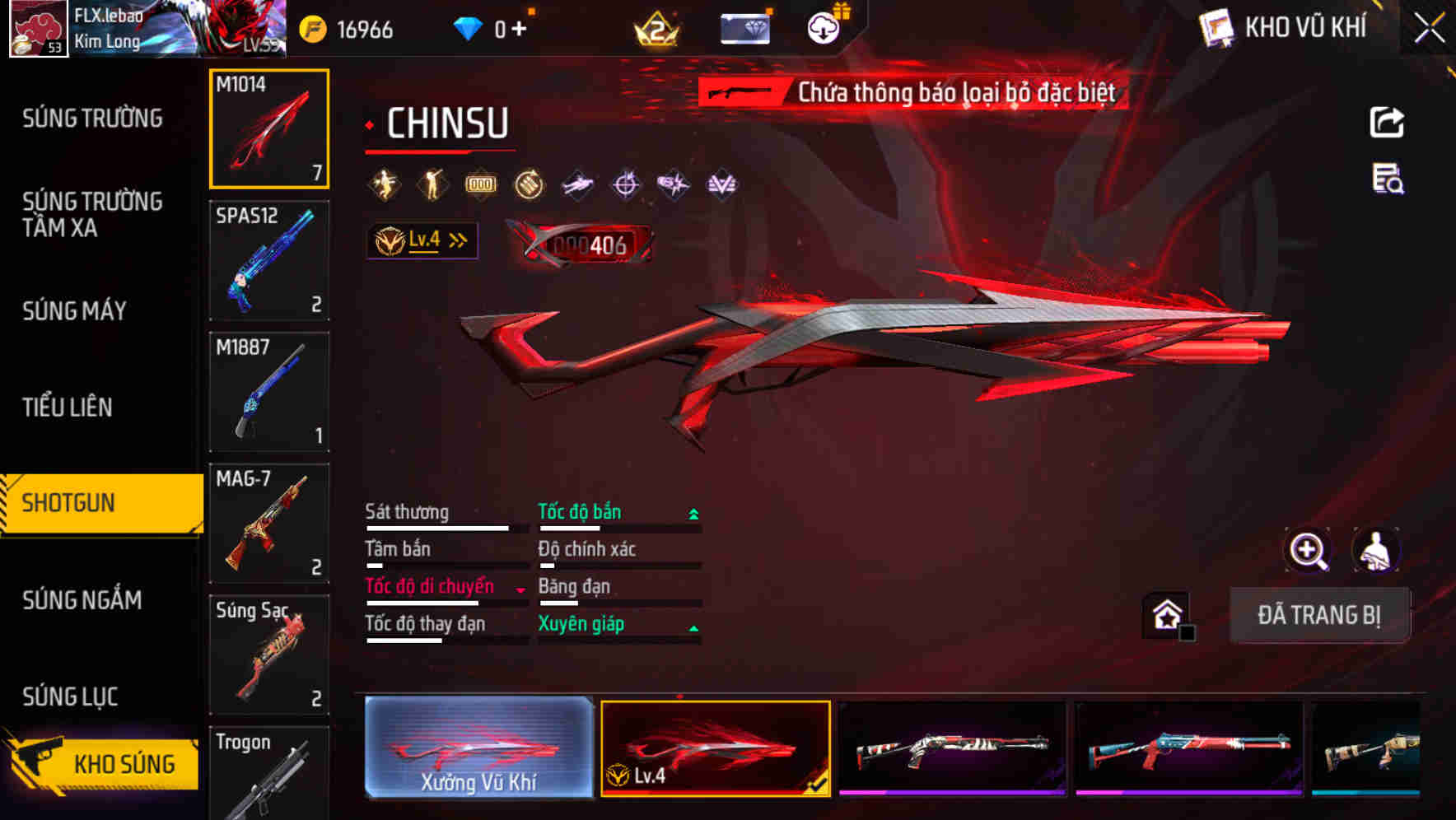
Task: Expand the Lv.4 weapon level panel
Action: (x=422, y=240)
